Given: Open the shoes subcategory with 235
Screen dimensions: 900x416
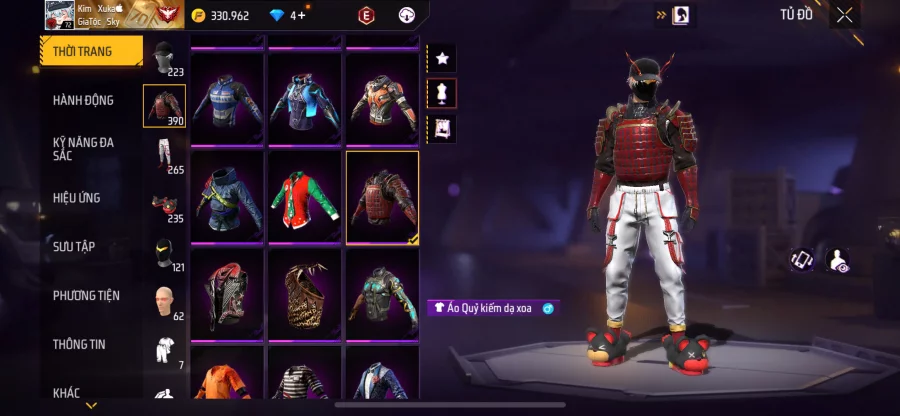Looking at the screenshot, I should [x=164, y=205].
